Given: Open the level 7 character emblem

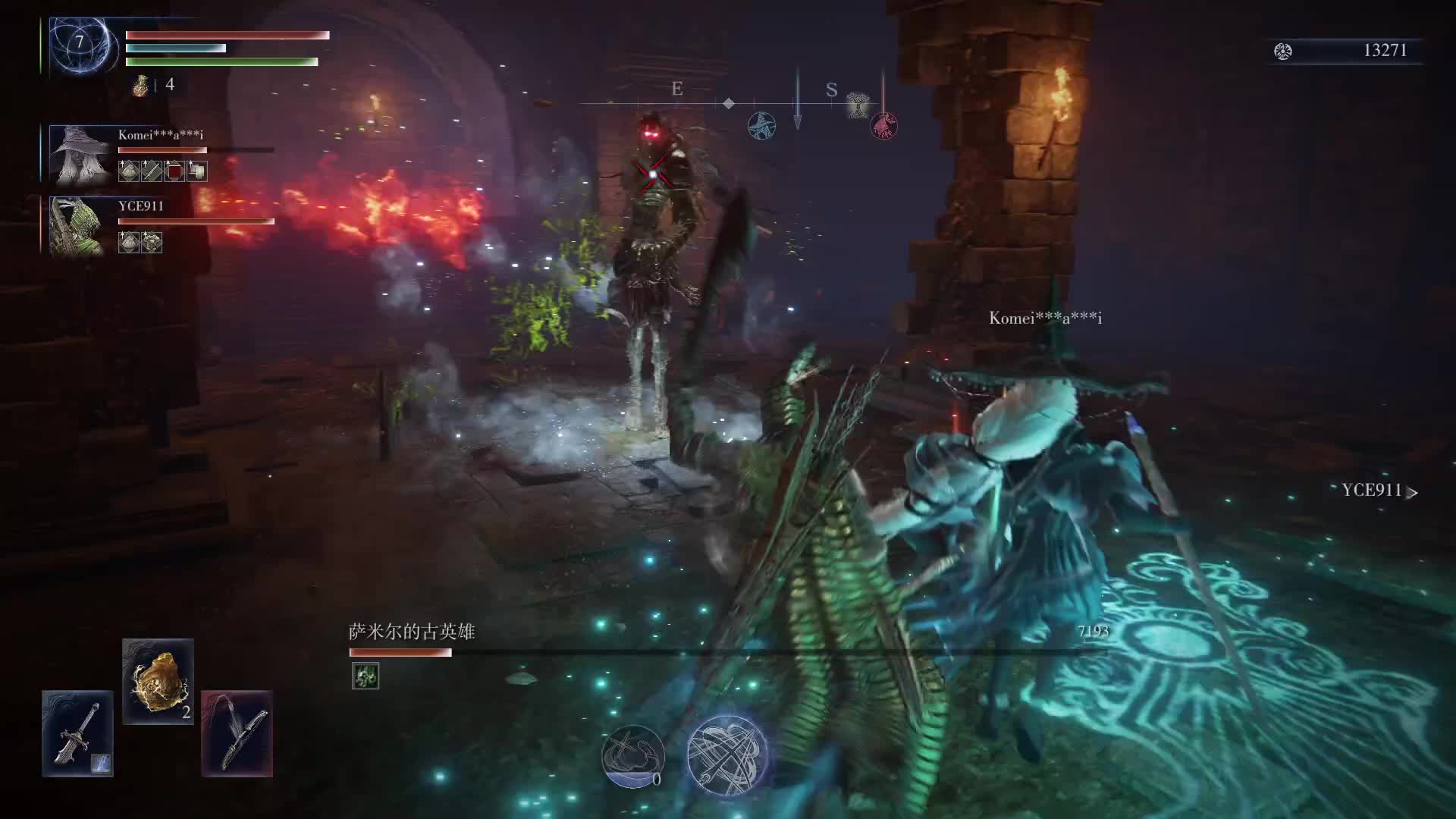Looking at the screenshot, I should pos(80,44).
